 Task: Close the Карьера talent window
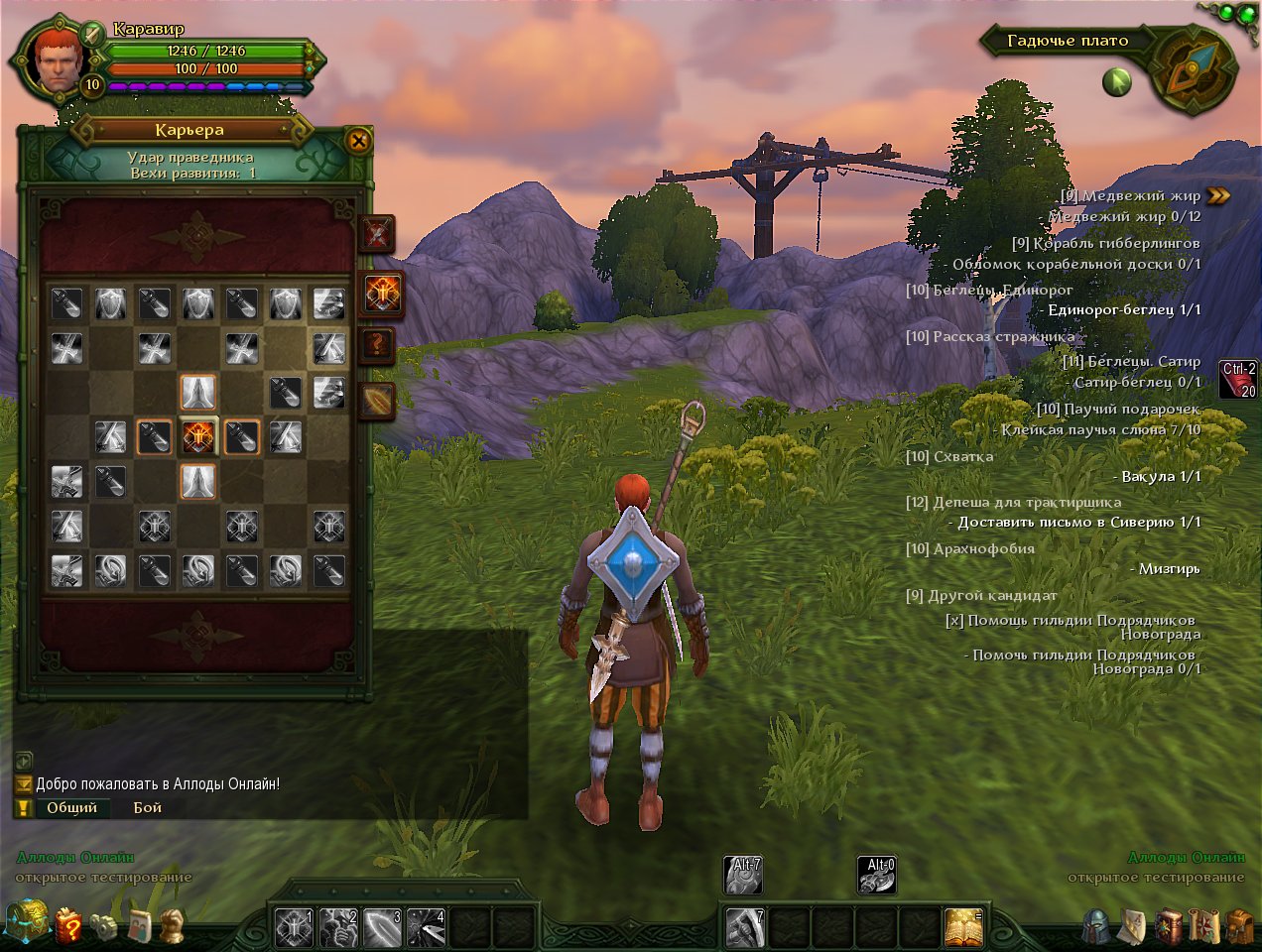(358, 141)
